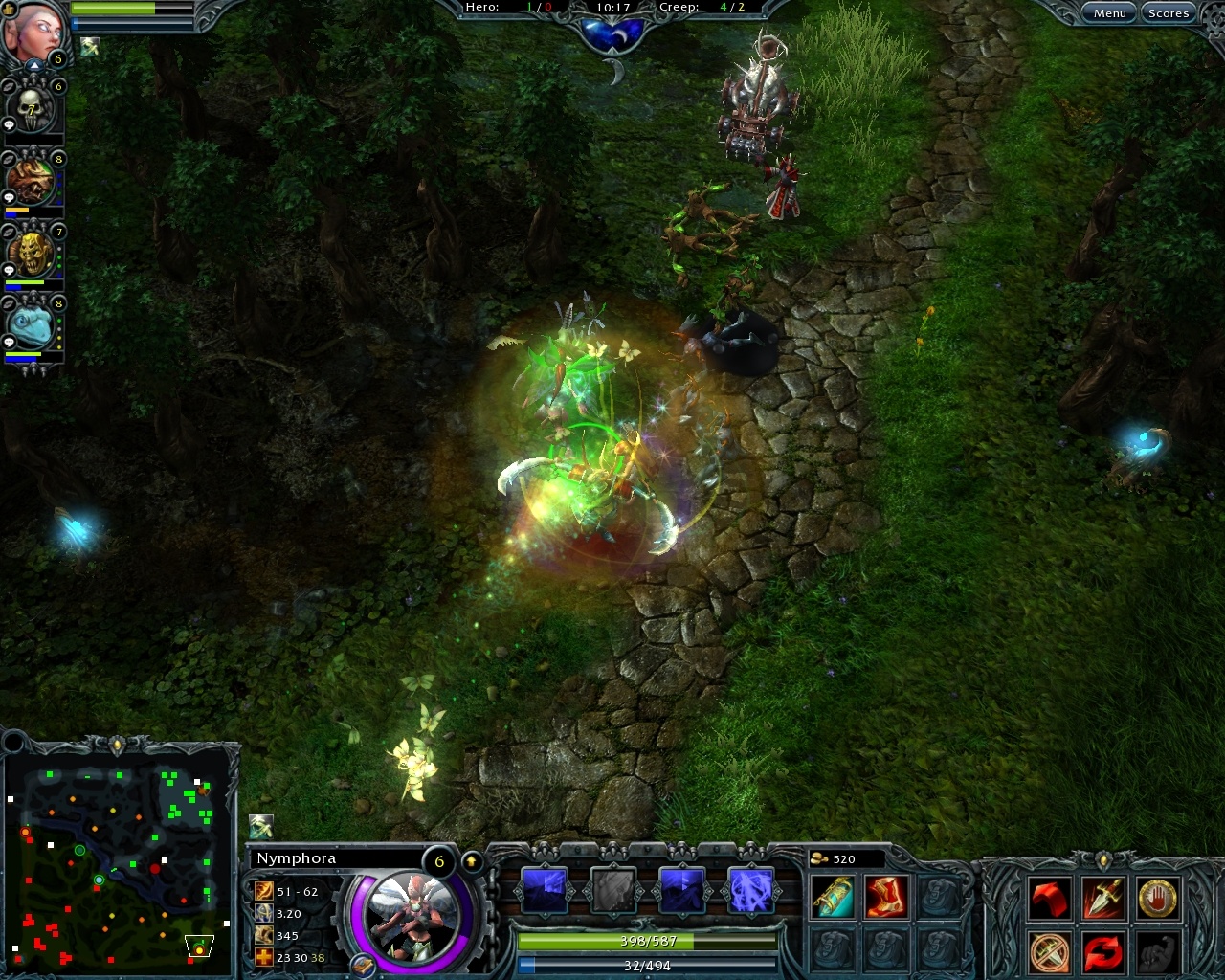Open the Scores panel
Screen dimensions: 1225x980
[x=1169, y=12]
